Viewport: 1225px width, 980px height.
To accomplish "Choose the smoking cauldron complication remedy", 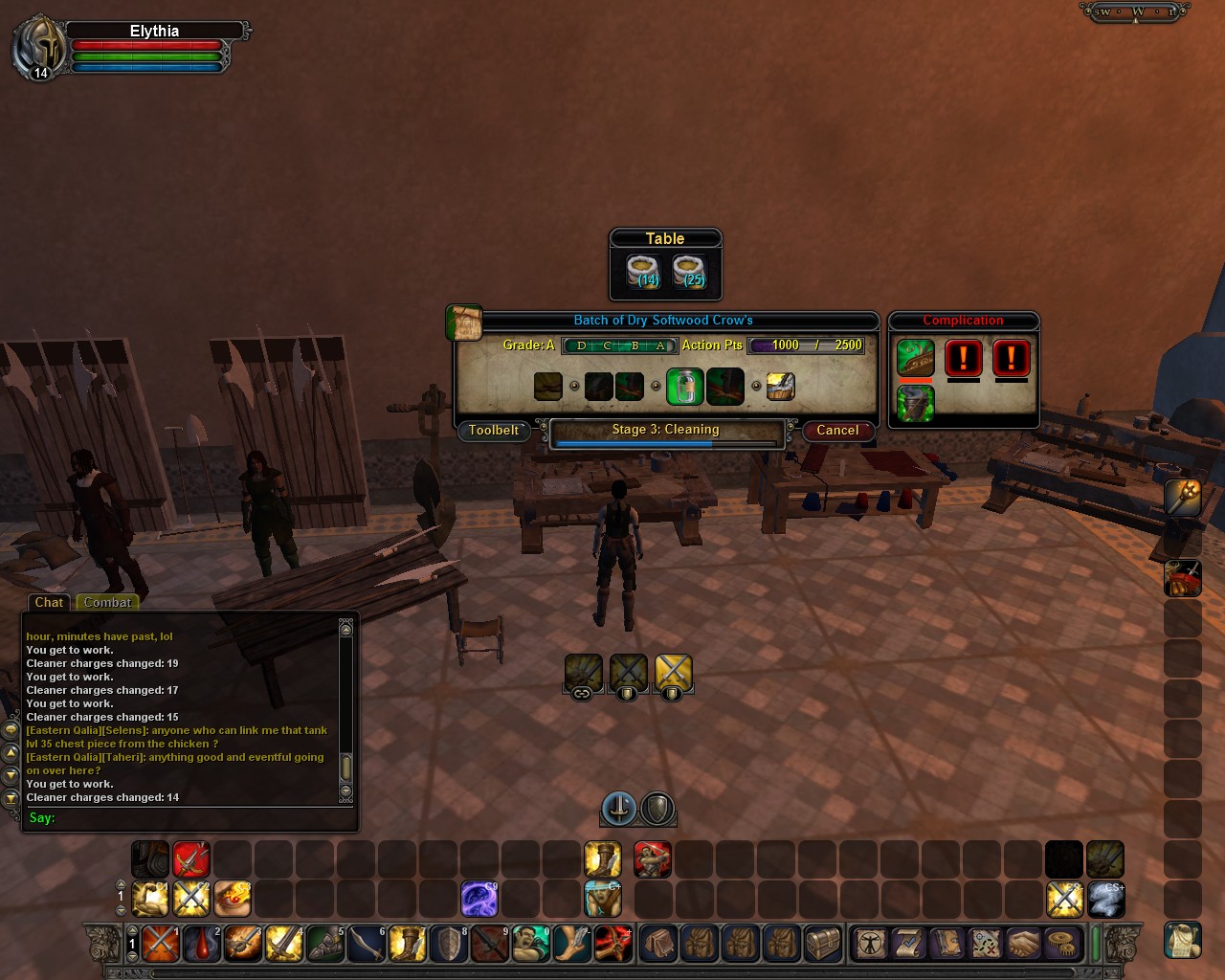I will pyautogui.click(x=915, y=403).
